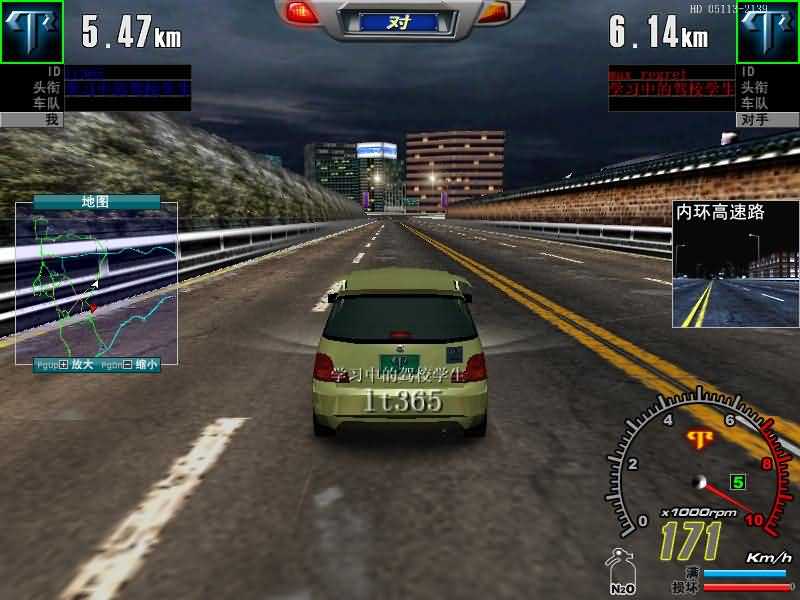The width and height of the screenshot is (800, 600).
Task: Click the 对手 opponent label
Action: (x=754, y=120)
